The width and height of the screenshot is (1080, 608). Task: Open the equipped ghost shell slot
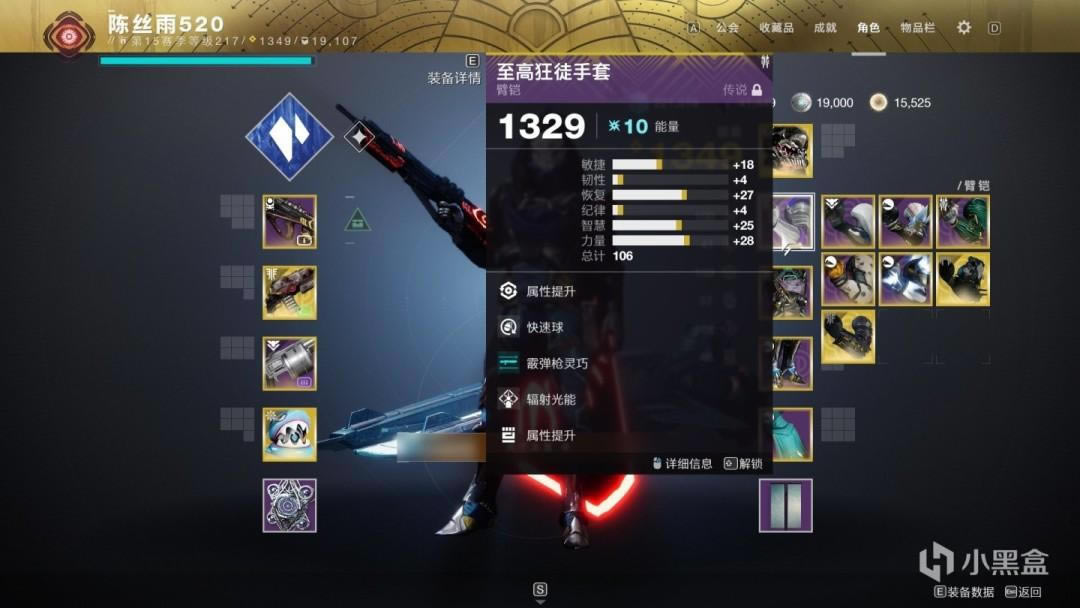coord(289,434)
